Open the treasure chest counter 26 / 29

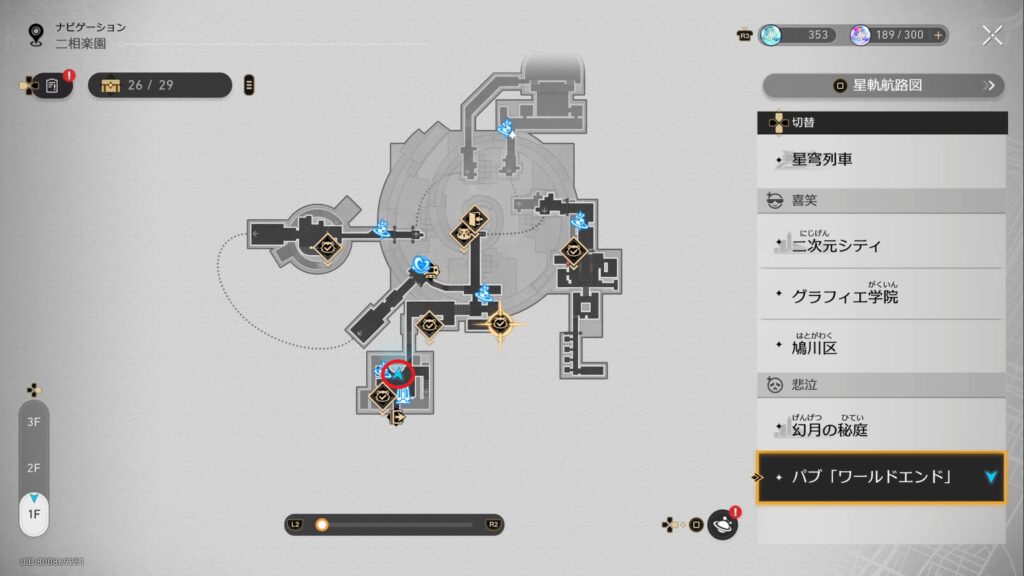pos(160,85)
